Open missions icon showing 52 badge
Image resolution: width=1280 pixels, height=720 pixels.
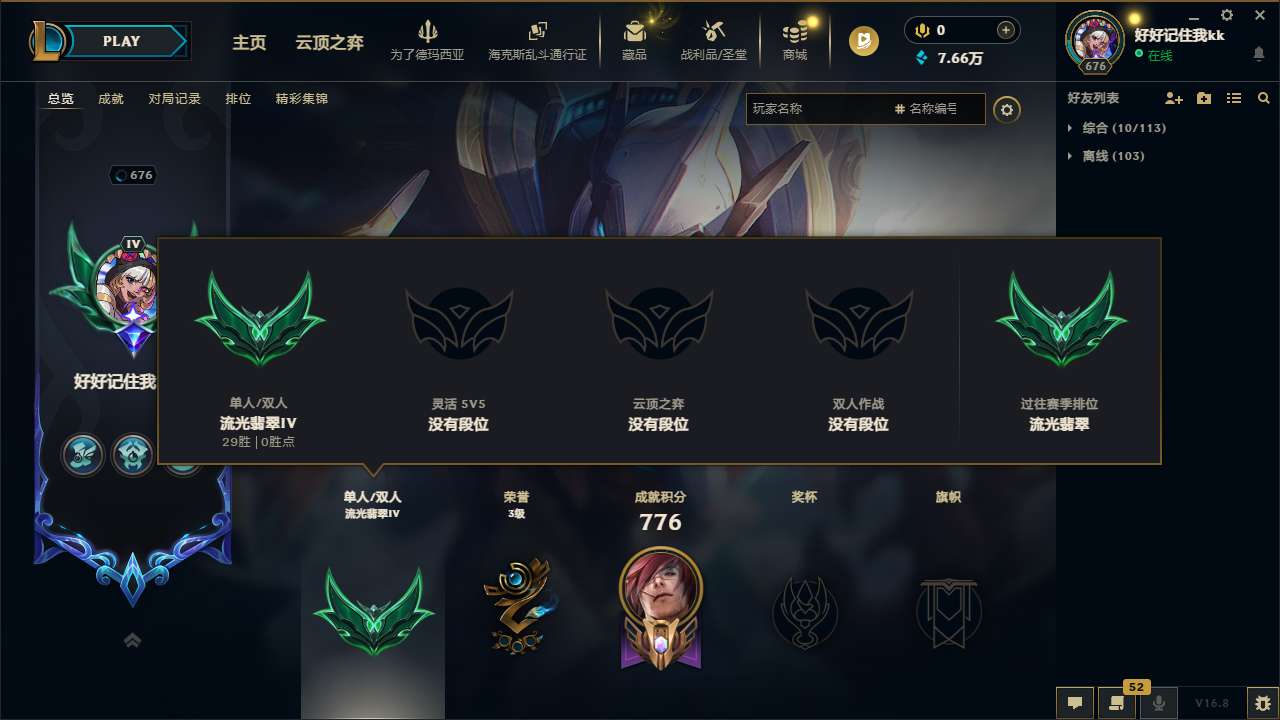[1117, 703]
